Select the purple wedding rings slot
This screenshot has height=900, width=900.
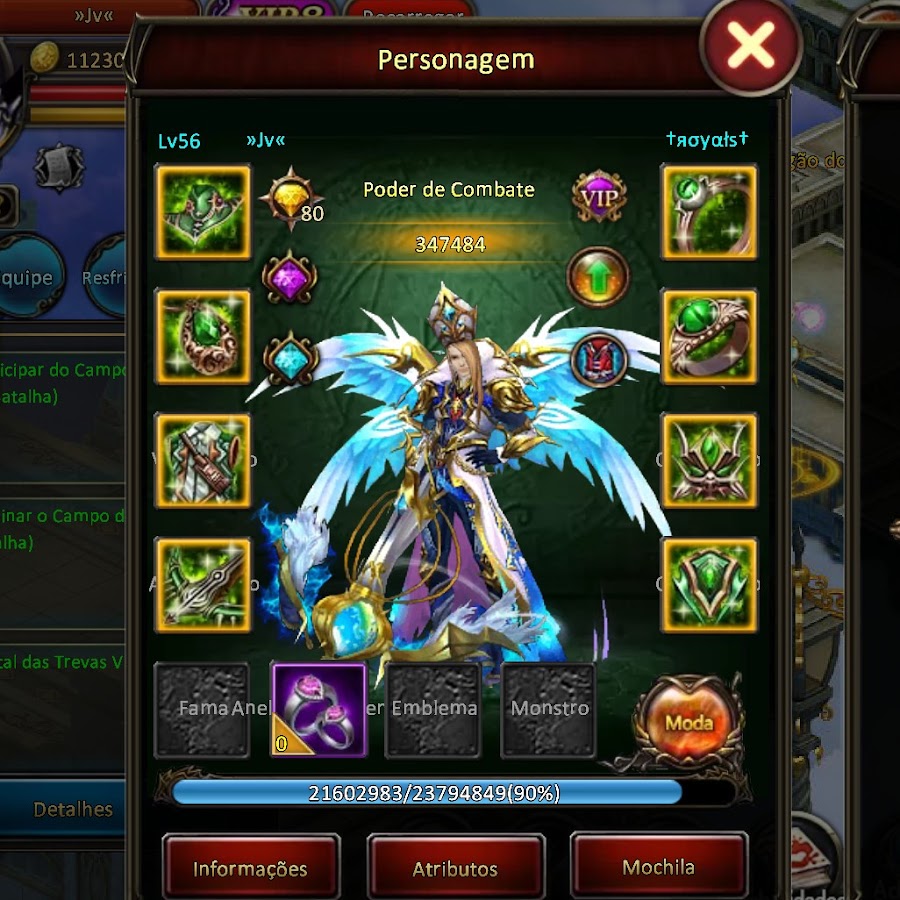point(319,711)
